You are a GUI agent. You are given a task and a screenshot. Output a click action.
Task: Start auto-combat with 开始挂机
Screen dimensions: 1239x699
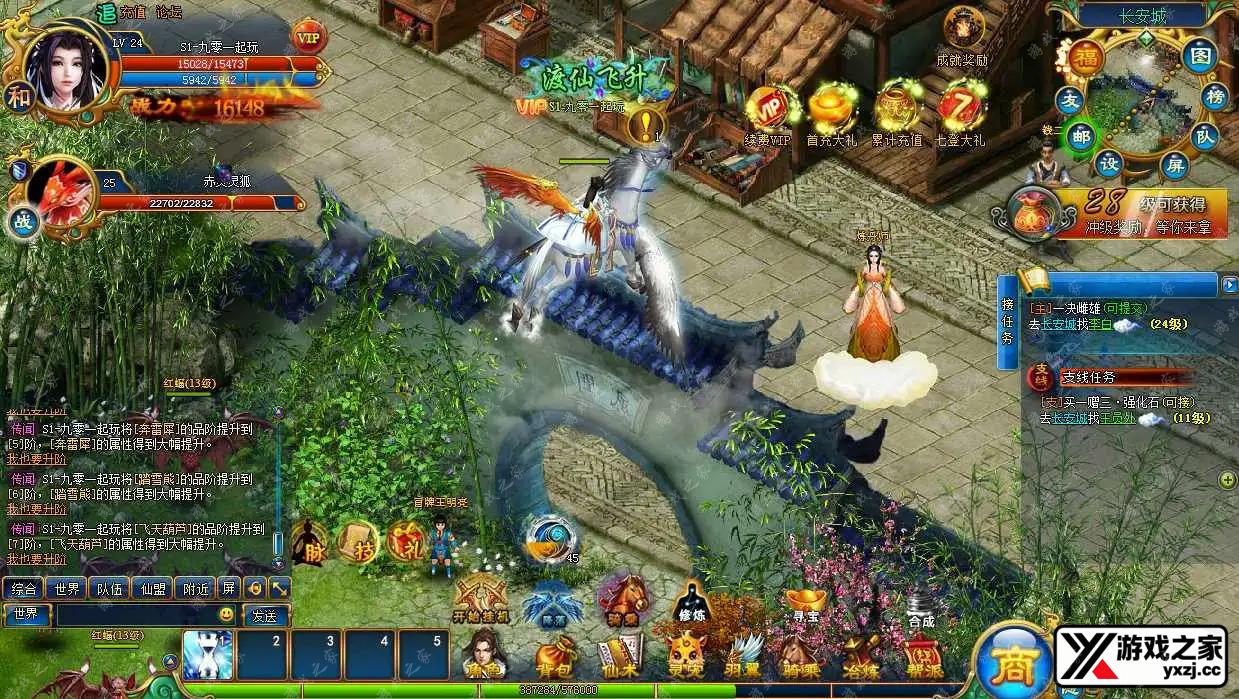pyautogui.click(x=481, y=600)
